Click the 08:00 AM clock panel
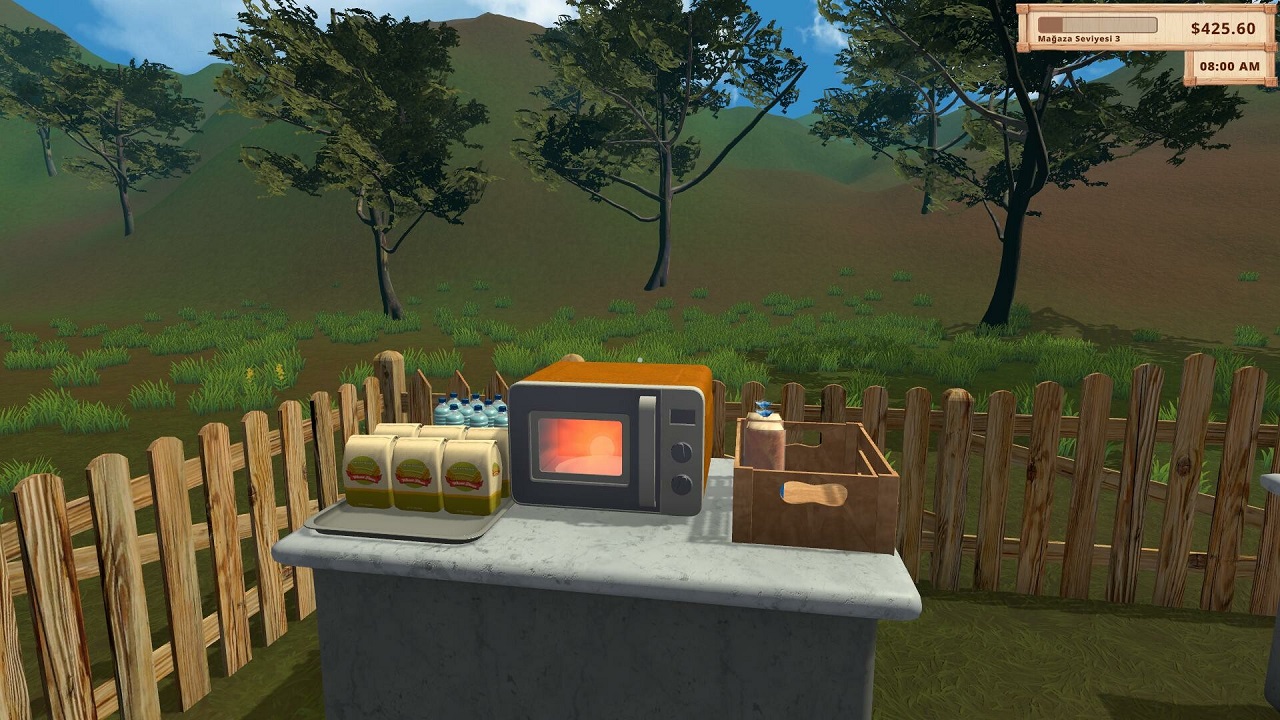The width and height of the screenshot is (1280, 720). point(1230,68)
